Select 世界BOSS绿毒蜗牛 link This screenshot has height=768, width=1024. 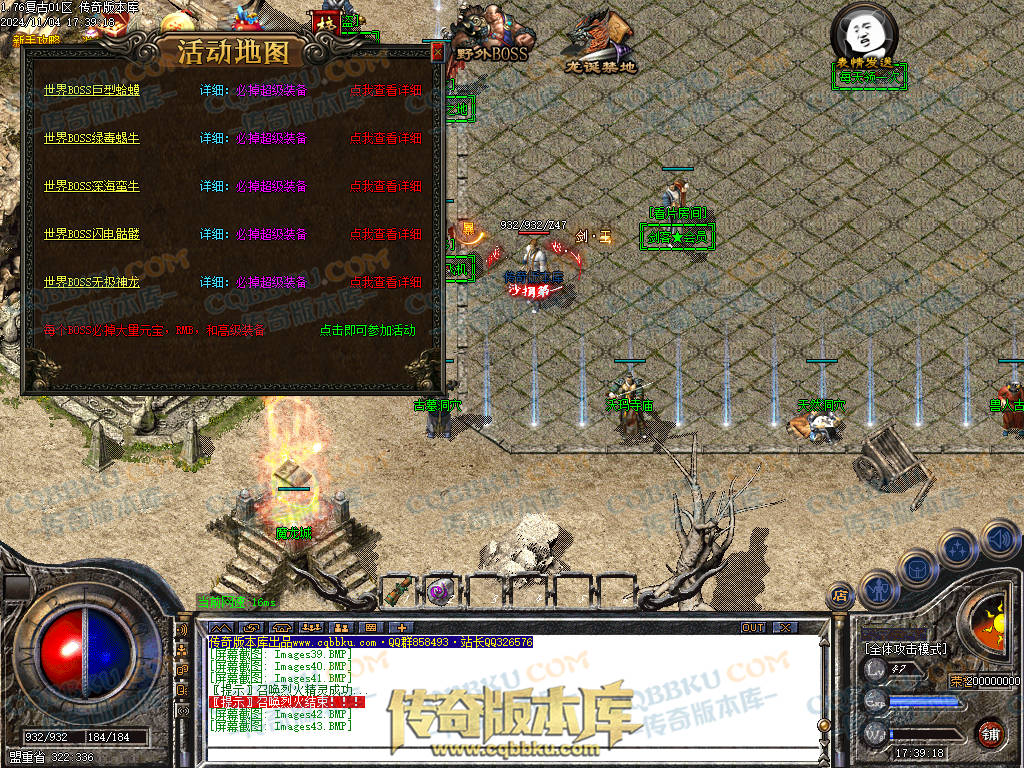pos(92,138)
